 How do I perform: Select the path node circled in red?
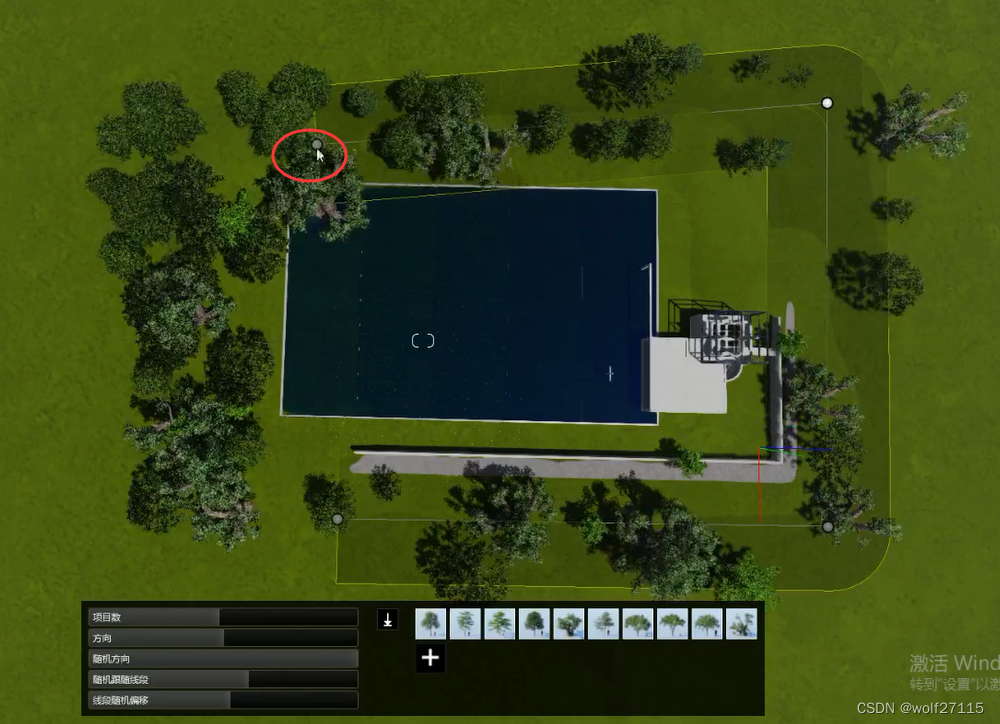317,145
